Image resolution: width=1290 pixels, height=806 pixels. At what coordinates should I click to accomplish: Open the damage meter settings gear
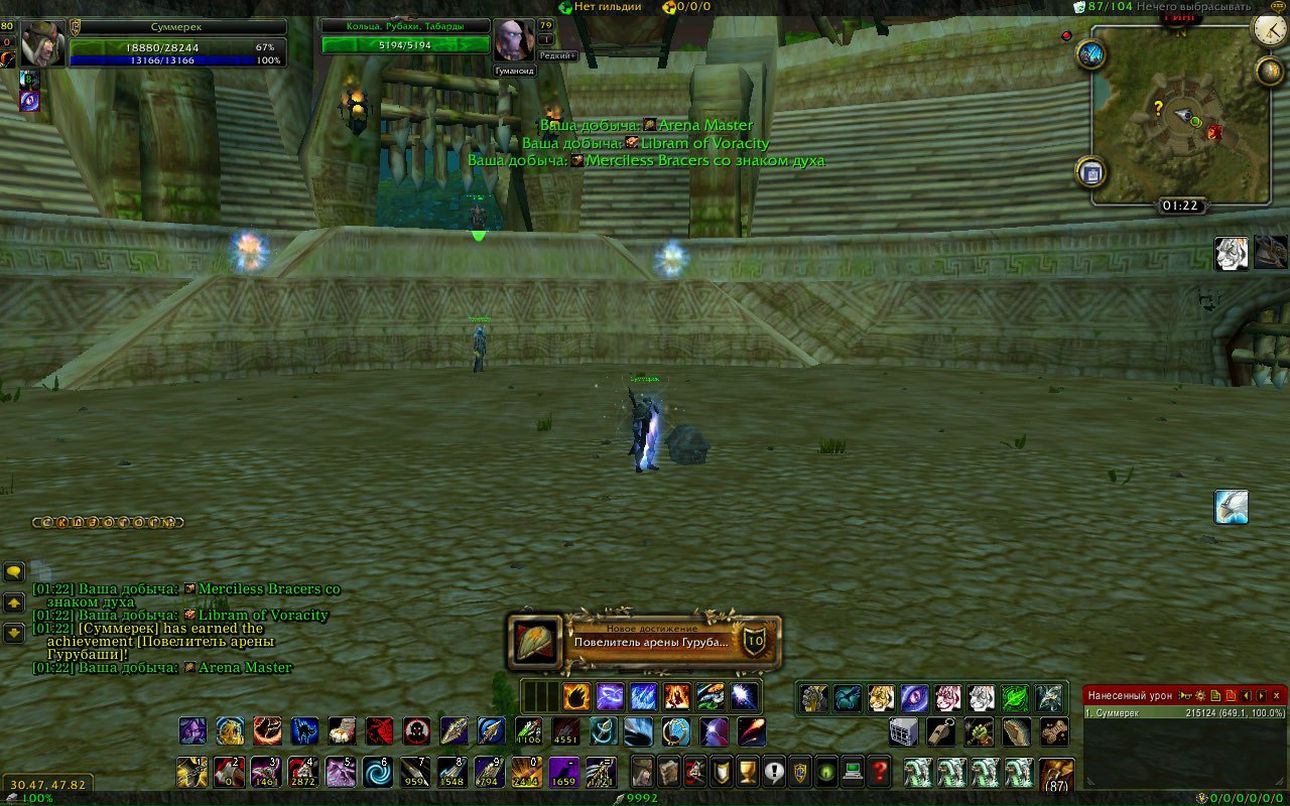pos(1199,695)
